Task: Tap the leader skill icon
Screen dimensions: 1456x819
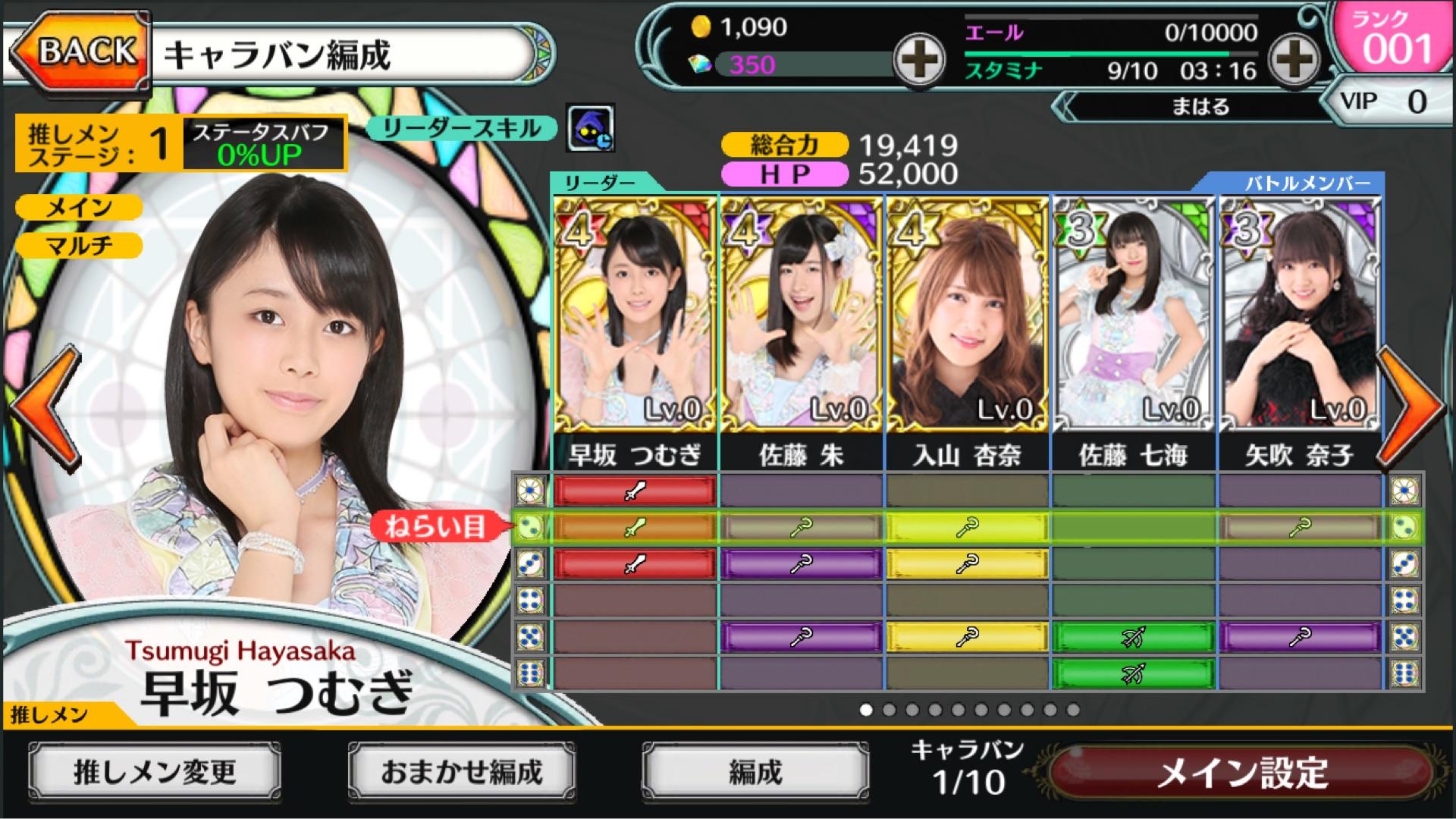Action: tap(590, 129)
